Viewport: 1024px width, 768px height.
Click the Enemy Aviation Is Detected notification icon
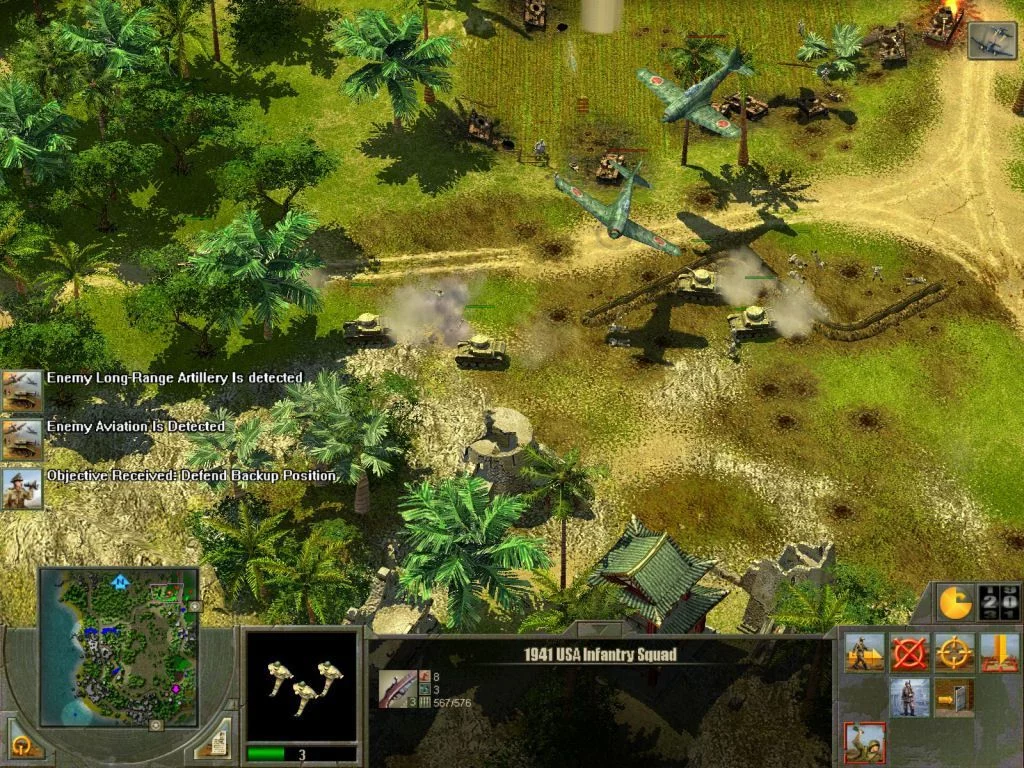pos(22,439)
